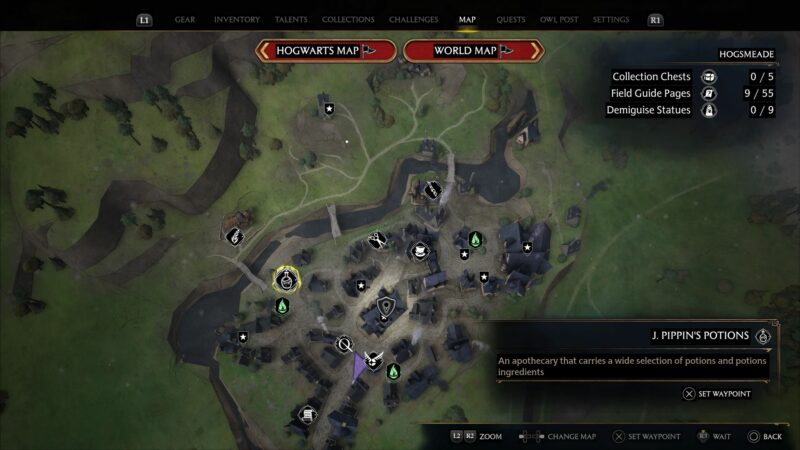Select the scissors salon map marker
The width and height of the screenshot is (800, 450).
(377, 239)
